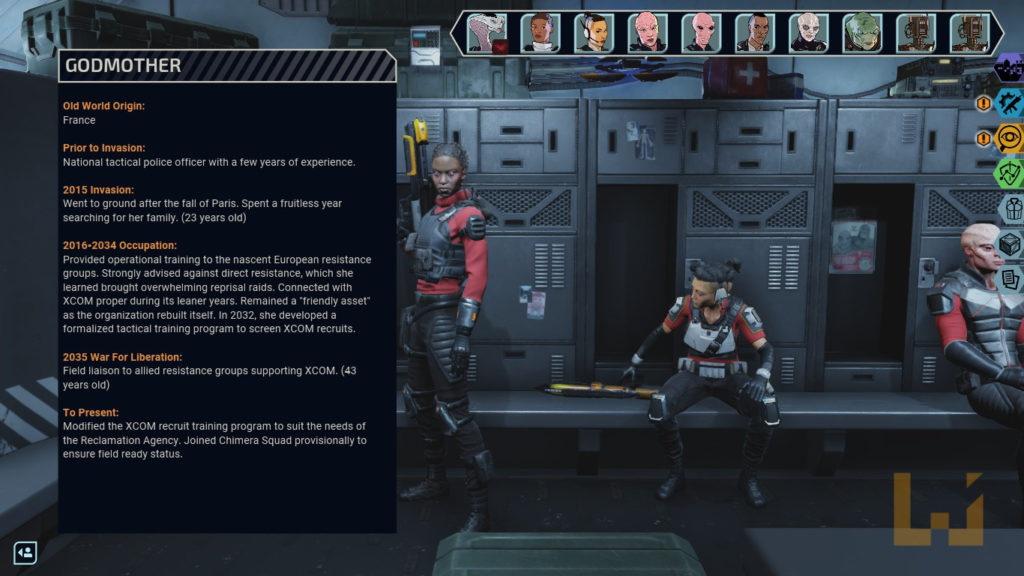This screenshot has width=1024, height=576.
Task: Select the pale scarred dark-eyed agent portrait
Action: point(808,32)
